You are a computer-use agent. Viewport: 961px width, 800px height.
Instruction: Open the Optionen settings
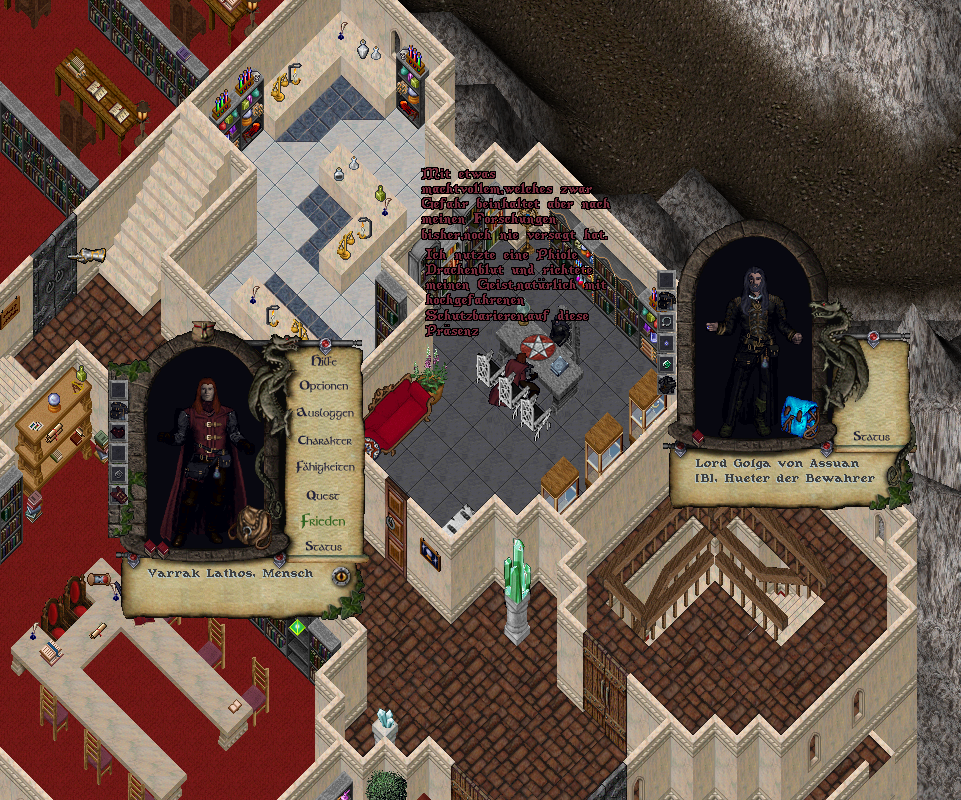(324, 386)
